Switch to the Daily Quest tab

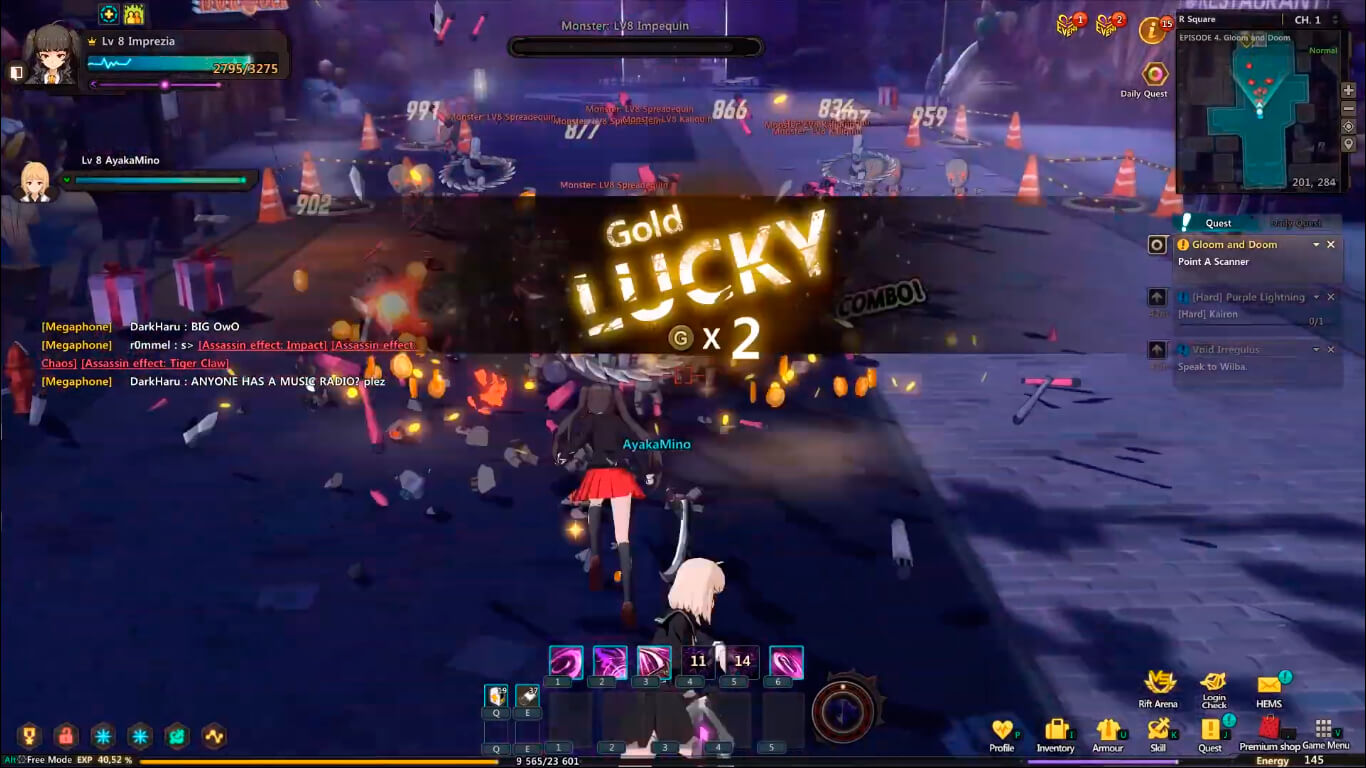click(x=1296, y=223)
